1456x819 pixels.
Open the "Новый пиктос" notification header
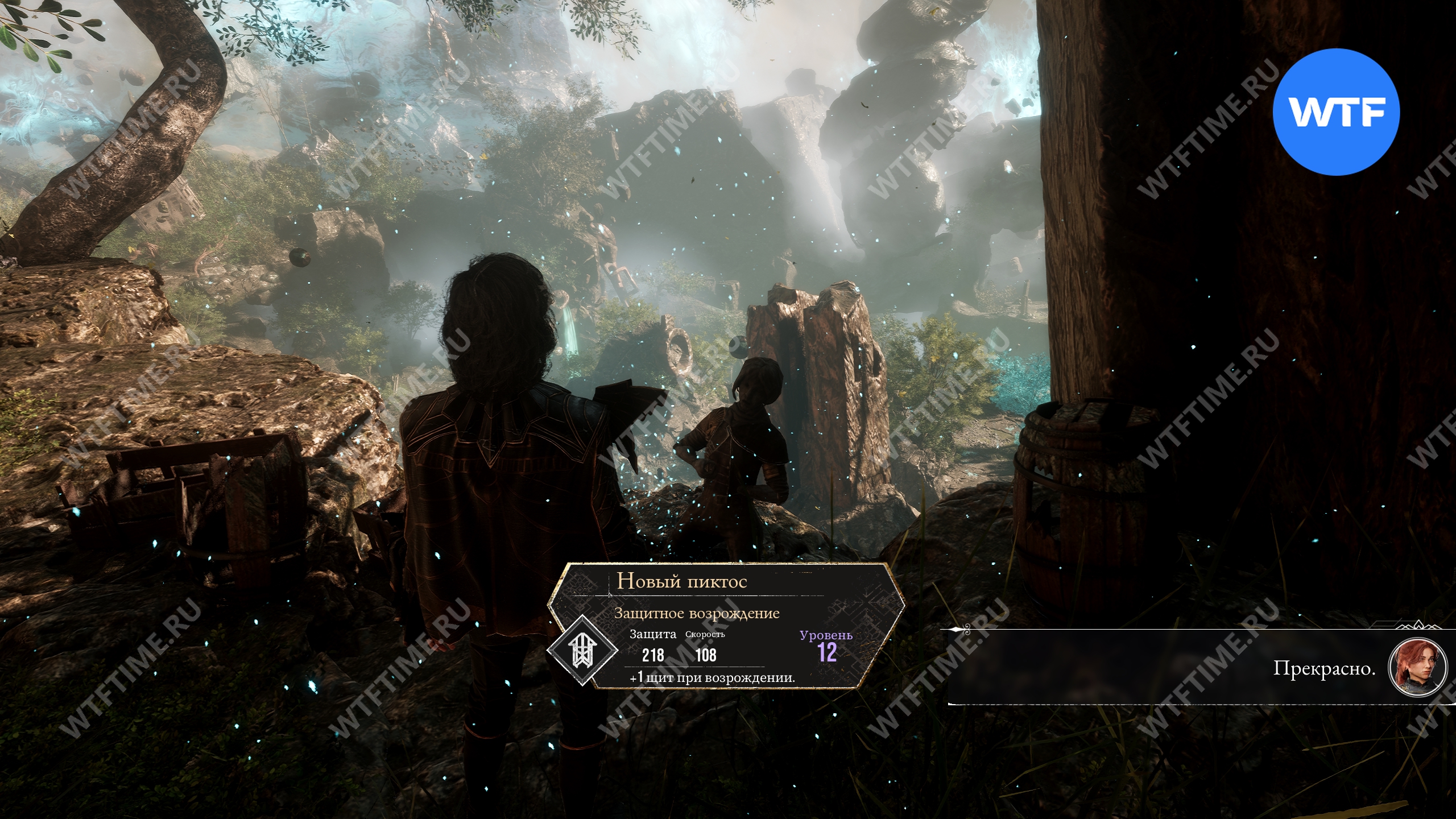682,581
